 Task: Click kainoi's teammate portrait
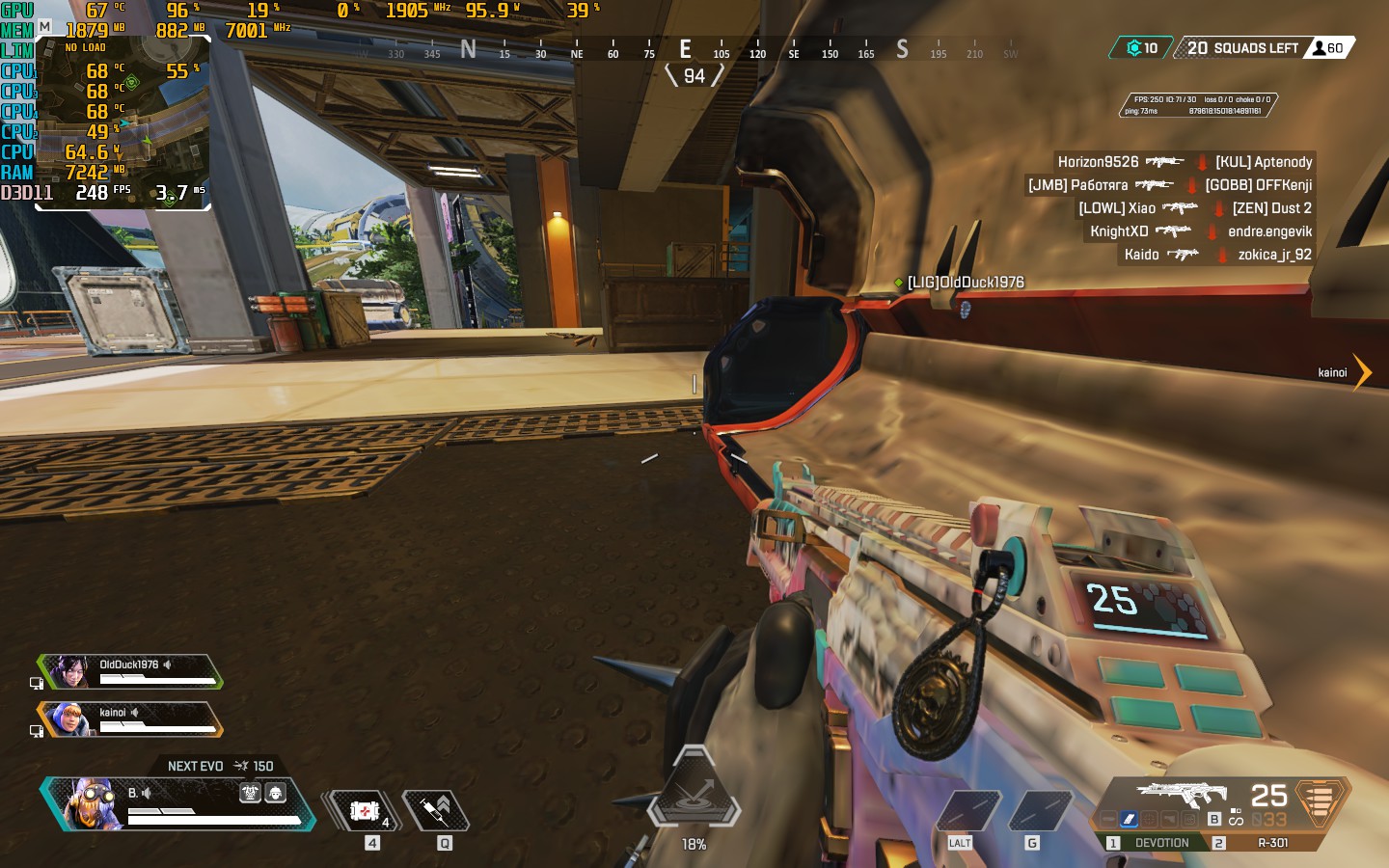tap(69, 719)
